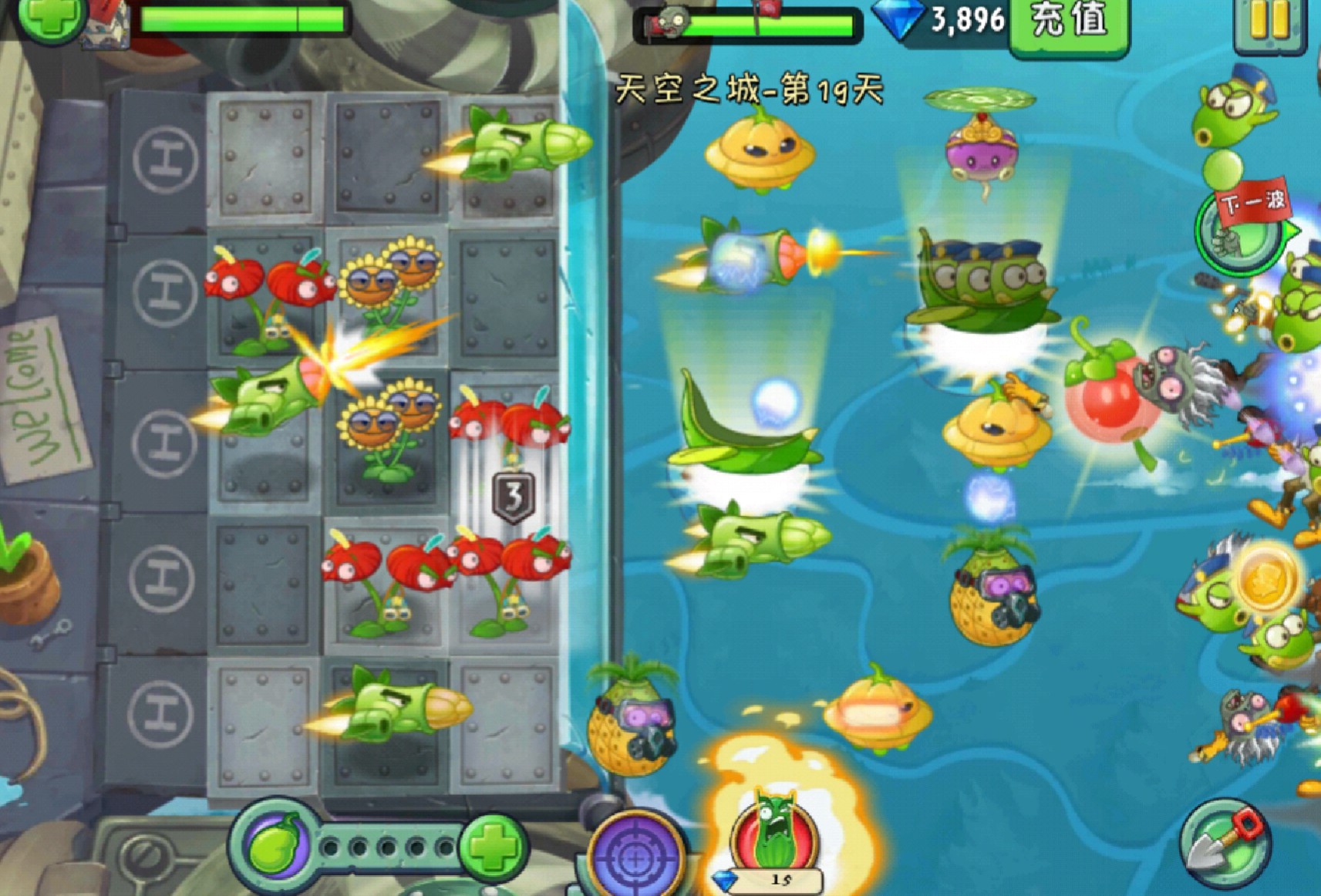The height and width of the screenshot is (896, 1321).
Task: Pick up the shovel tool
Action: 1224,843
